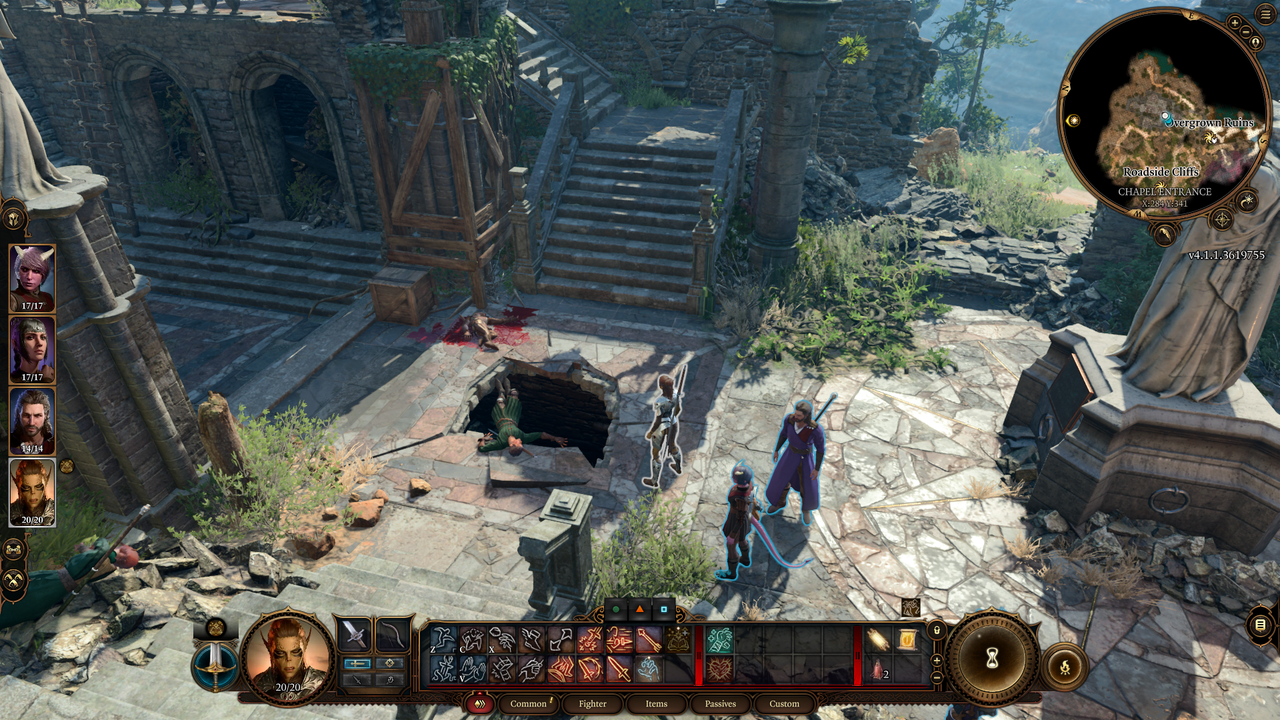Toggle the hotbar lock icon
The width and height of the screenshot is (1280, 720).
tap(936, 630)
